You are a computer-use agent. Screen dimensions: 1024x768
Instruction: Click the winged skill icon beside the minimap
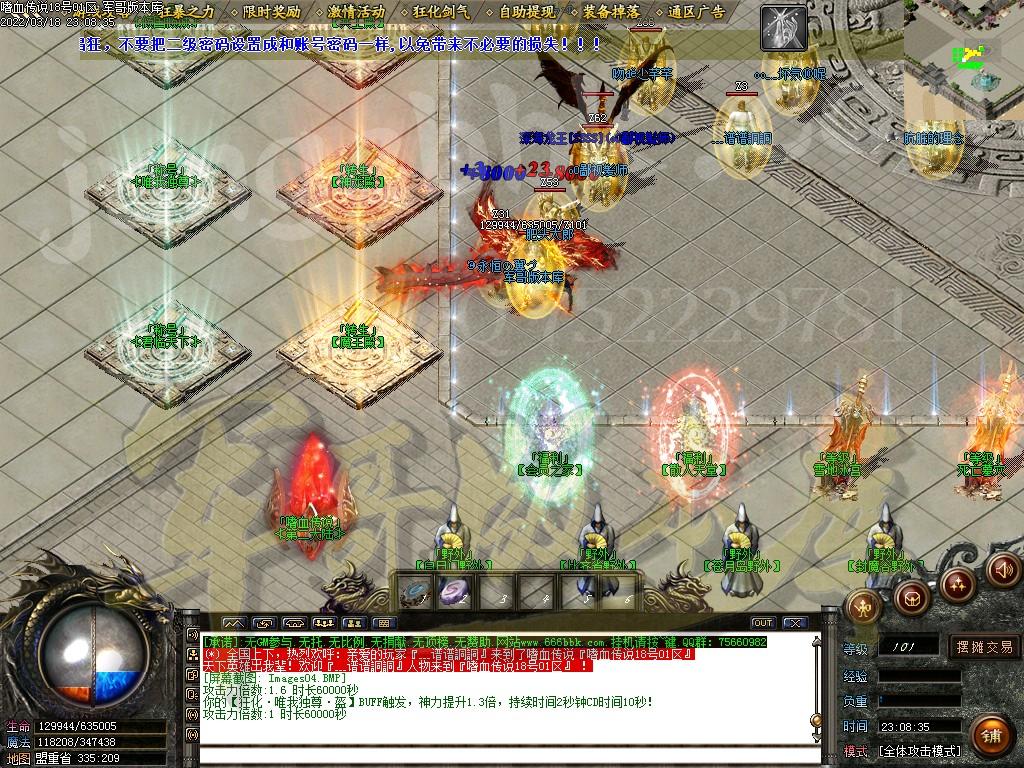click(x=783, y=27)
